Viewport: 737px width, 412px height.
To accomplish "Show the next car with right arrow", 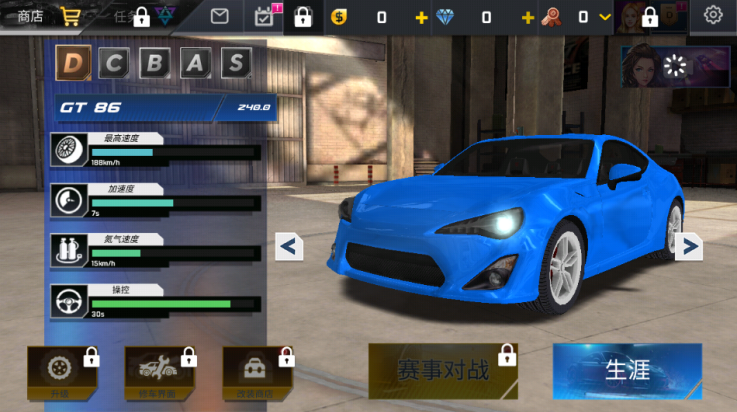I will [688, 246].
